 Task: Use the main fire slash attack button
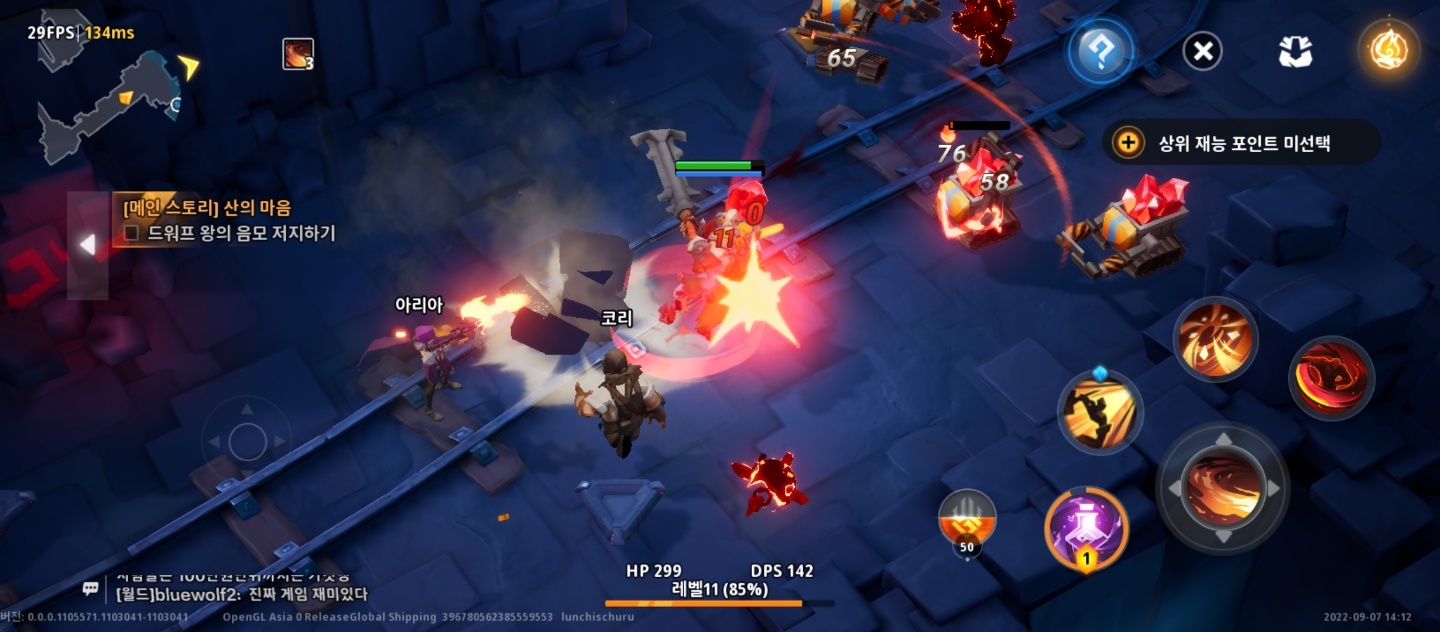(x=1222, y=487)
